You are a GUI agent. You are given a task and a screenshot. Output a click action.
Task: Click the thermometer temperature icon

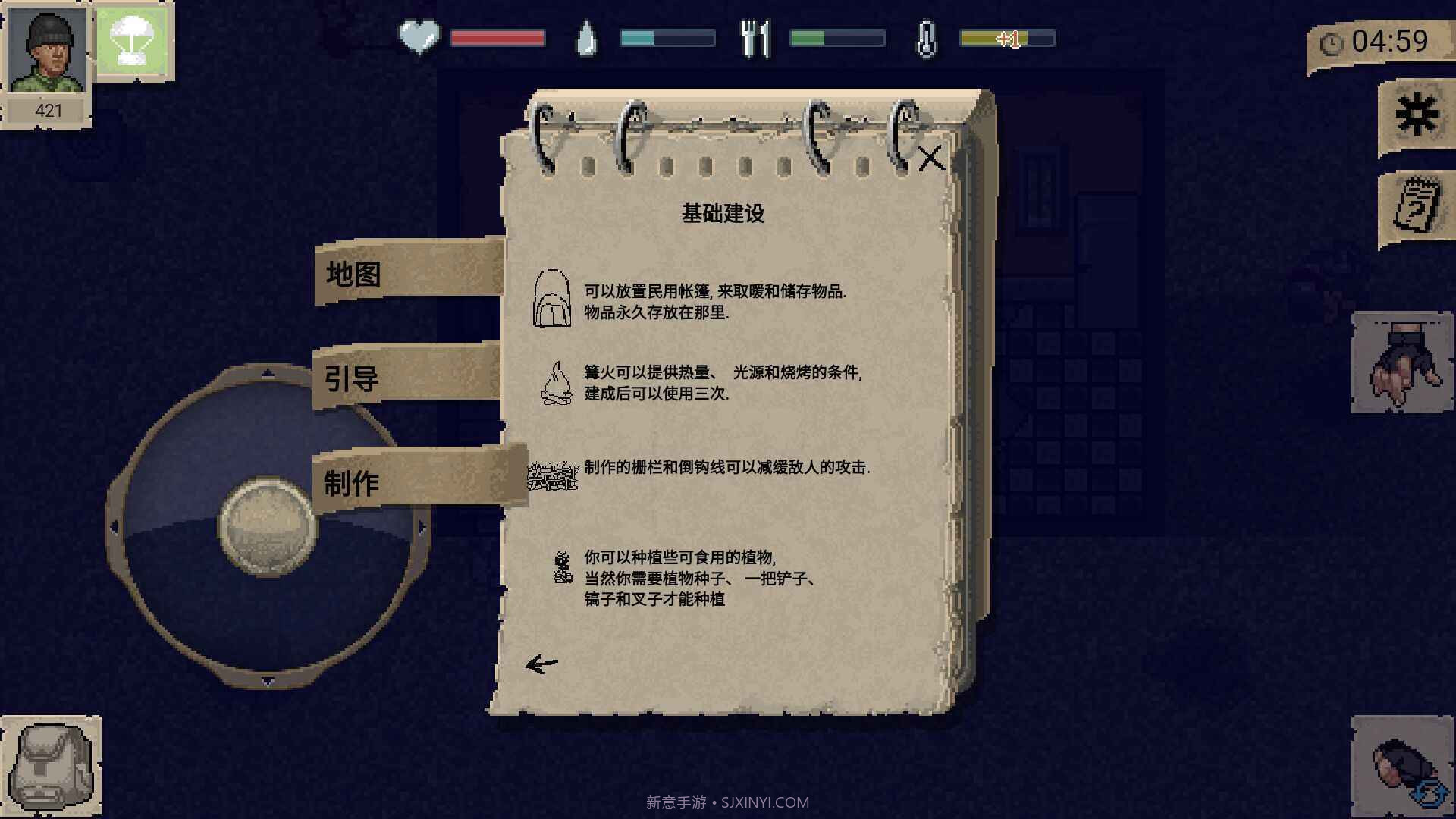927,35
